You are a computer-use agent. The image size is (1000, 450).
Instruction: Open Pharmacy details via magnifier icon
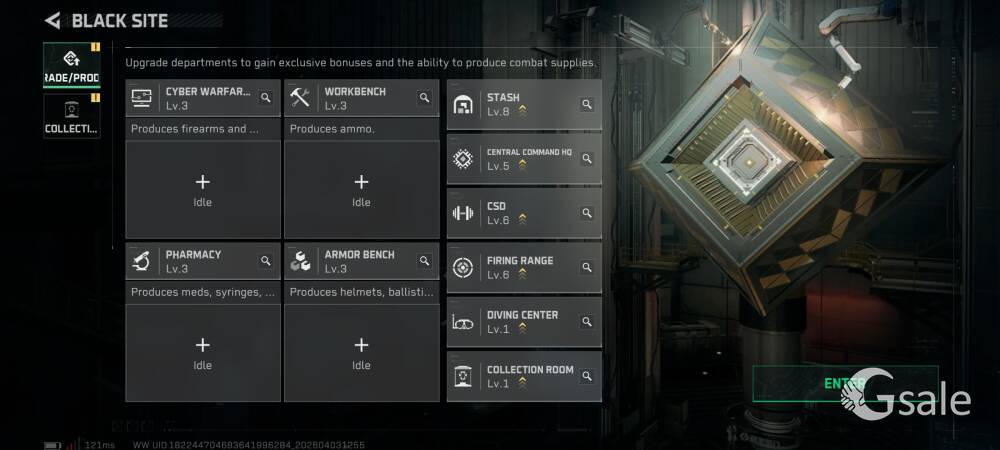point(266,261)
